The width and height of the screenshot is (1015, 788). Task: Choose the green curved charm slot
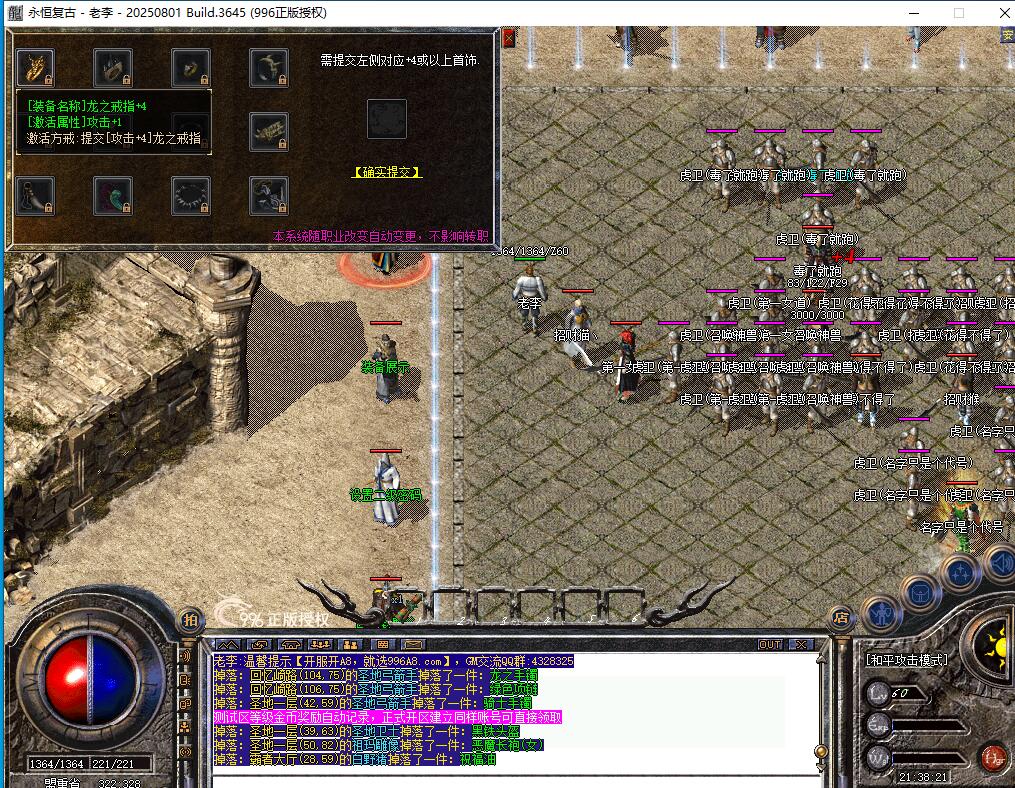[113, 194]
